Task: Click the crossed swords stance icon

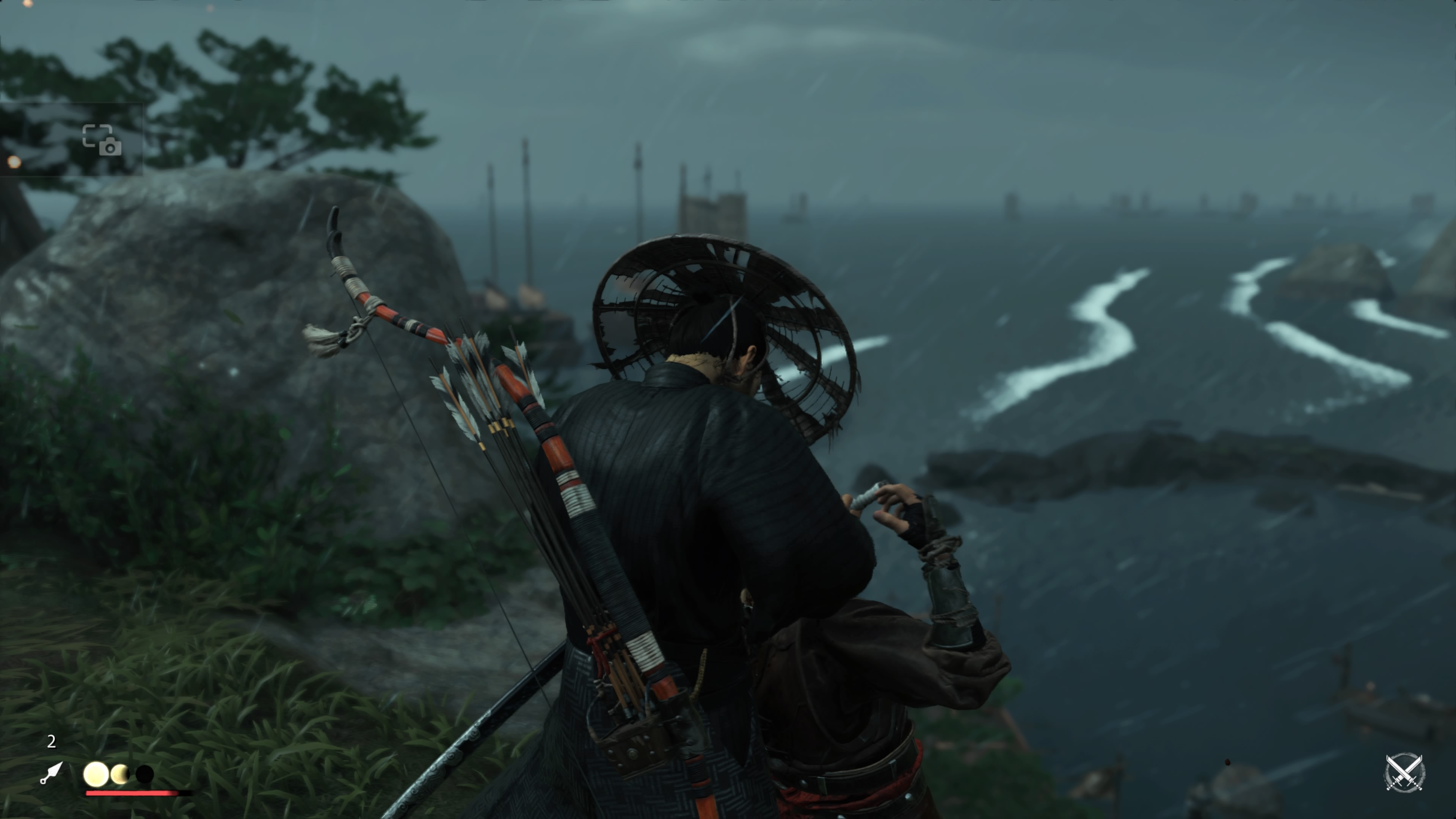Action: tap(1404, 772)
